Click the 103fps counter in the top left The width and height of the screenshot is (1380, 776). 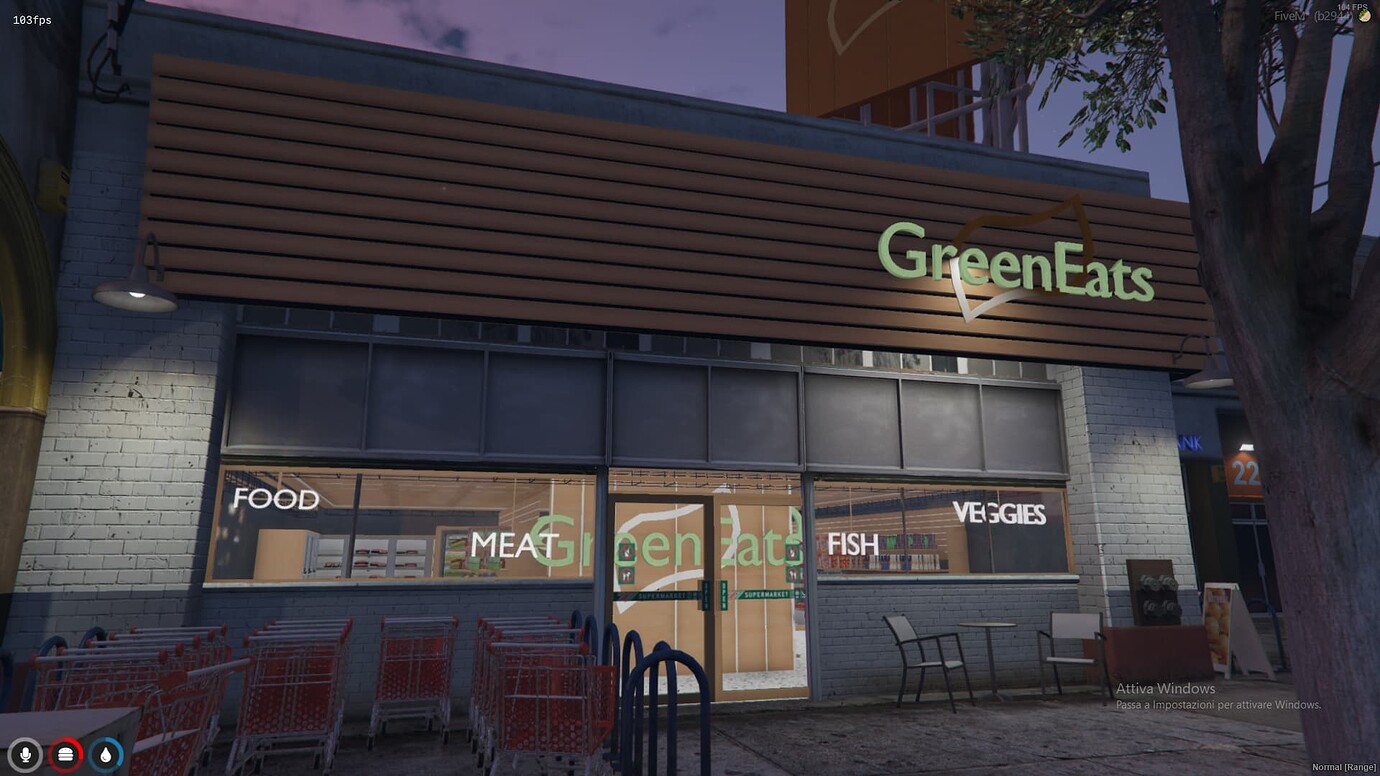coord(31,18)
